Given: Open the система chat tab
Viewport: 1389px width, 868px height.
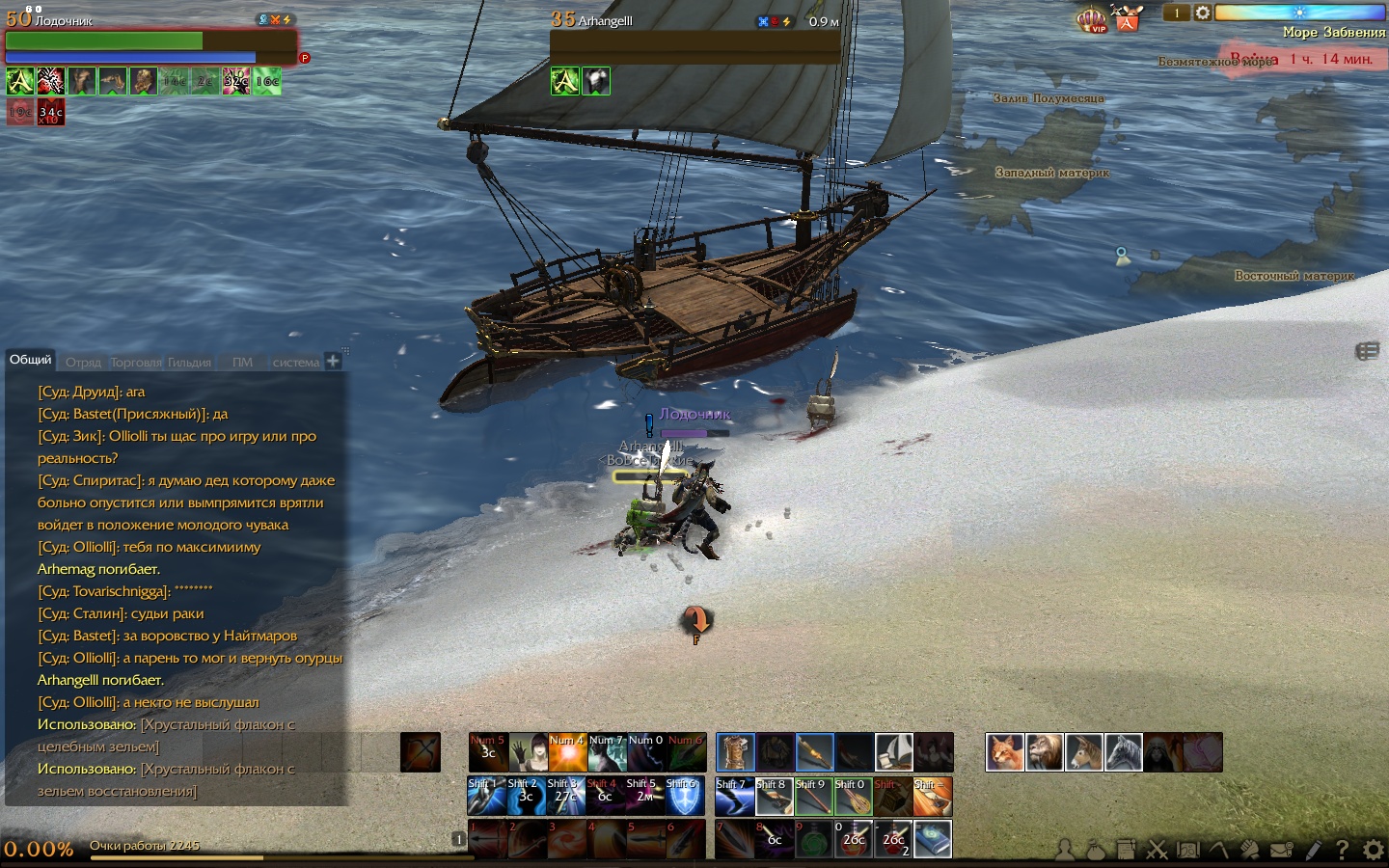Looking at the screenshot, I should [295, 363].
